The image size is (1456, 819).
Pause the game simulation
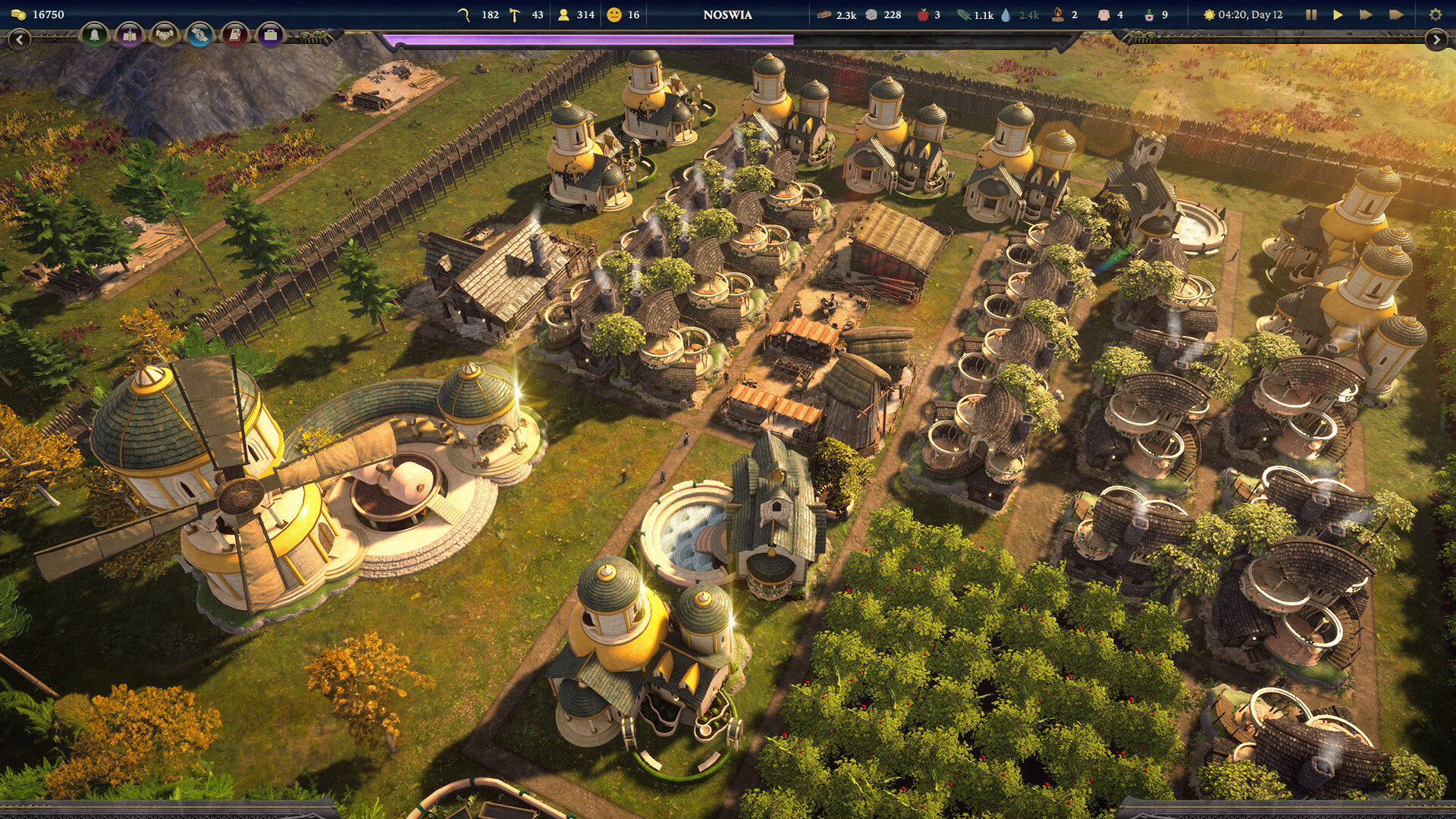(1311, 14)
